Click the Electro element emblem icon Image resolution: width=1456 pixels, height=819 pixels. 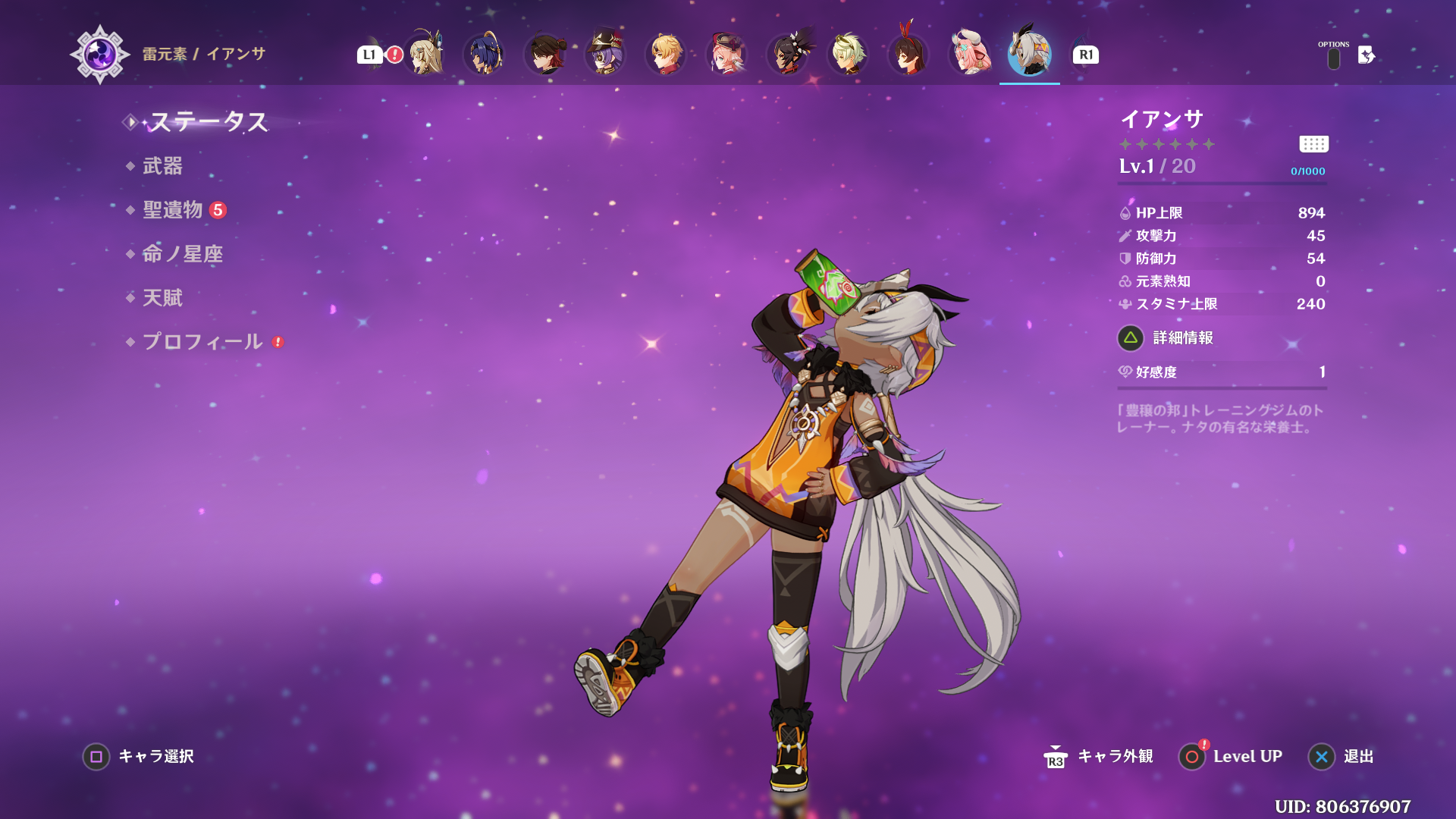pos(99,55)
